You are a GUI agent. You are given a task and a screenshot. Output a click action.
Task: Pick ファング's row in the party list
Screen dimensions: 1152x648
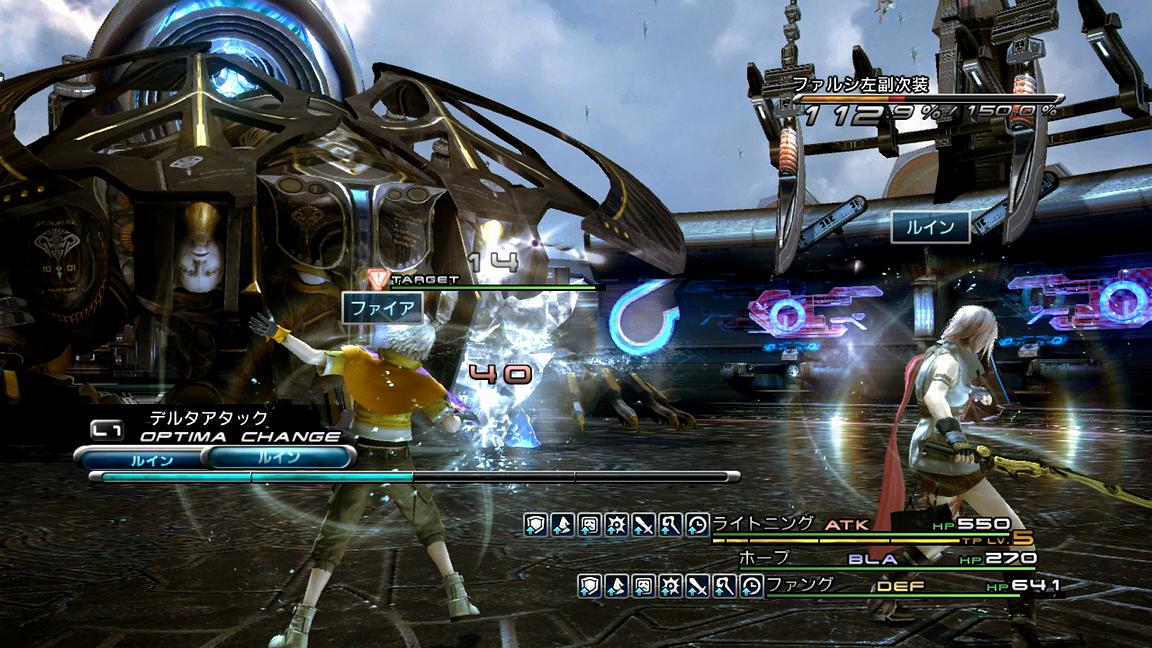798,585
